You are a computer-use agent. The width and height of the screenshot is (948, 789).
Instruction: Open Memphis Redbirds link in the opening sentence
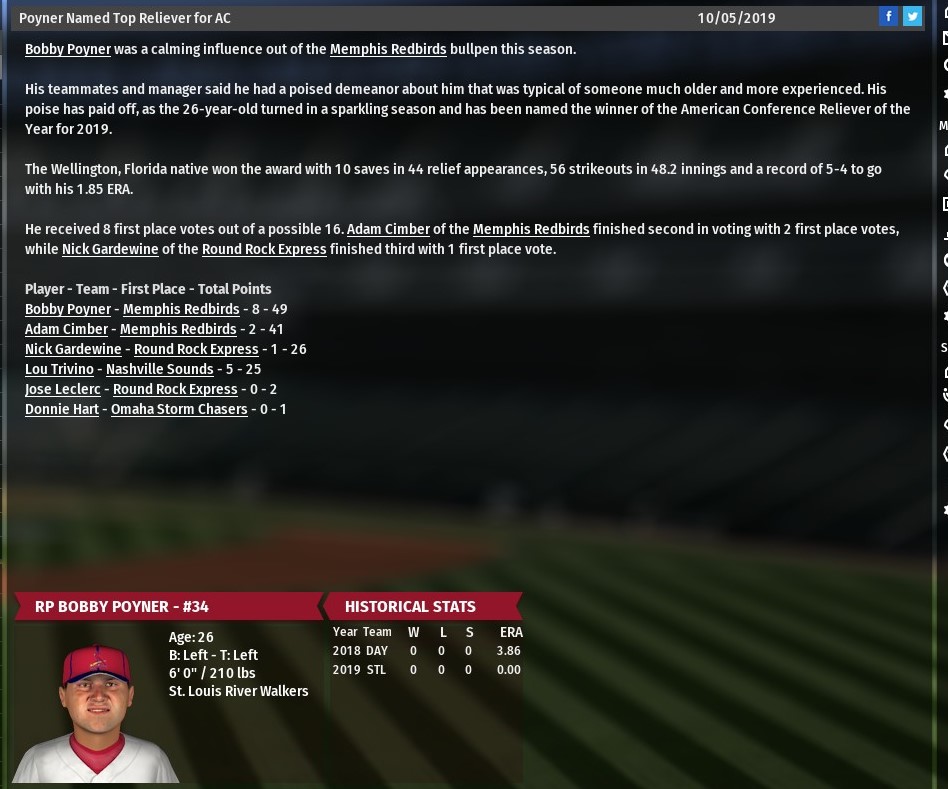tap(388, 49)
